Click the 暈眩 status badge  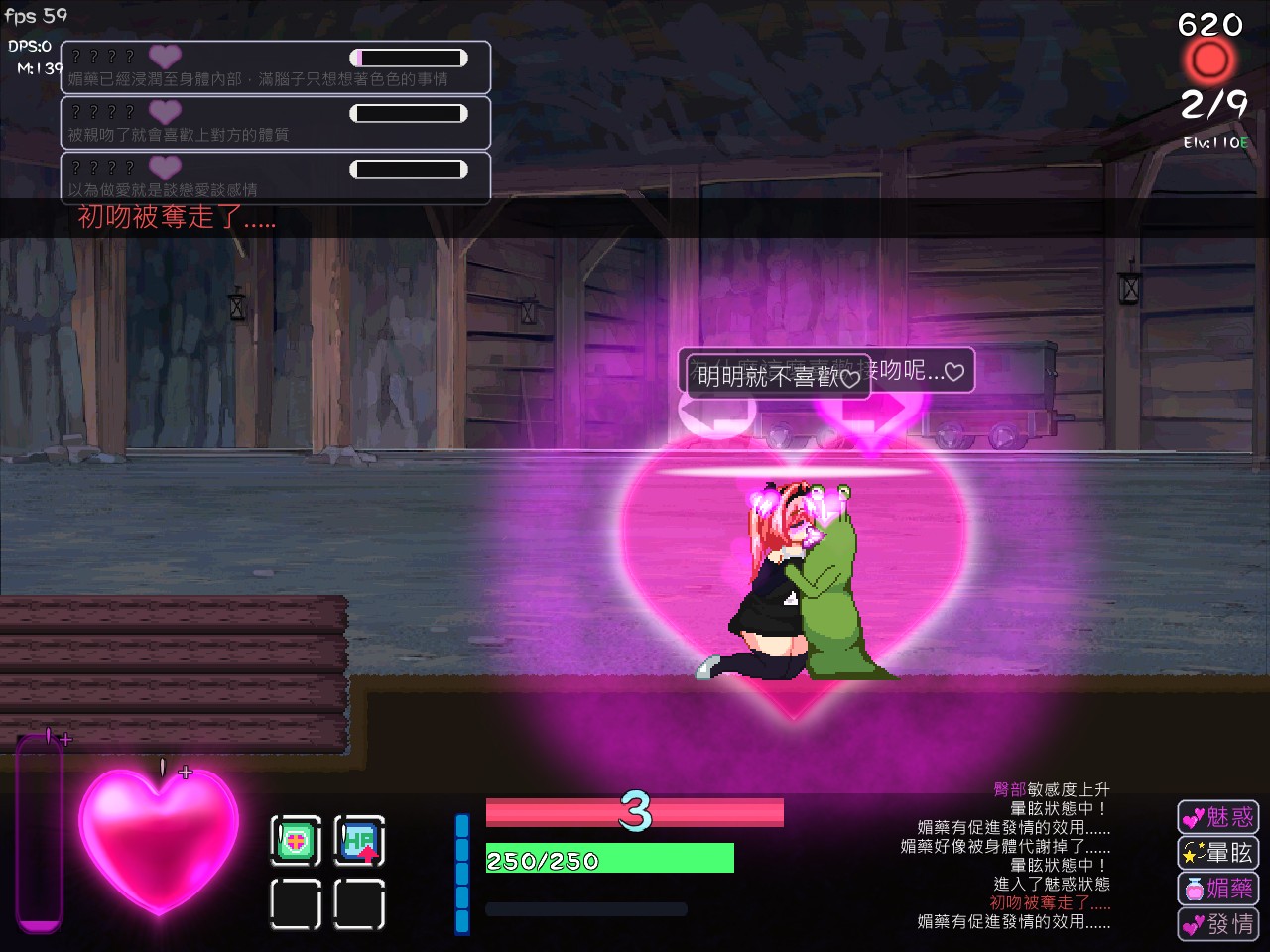[x=1218, y=853]
